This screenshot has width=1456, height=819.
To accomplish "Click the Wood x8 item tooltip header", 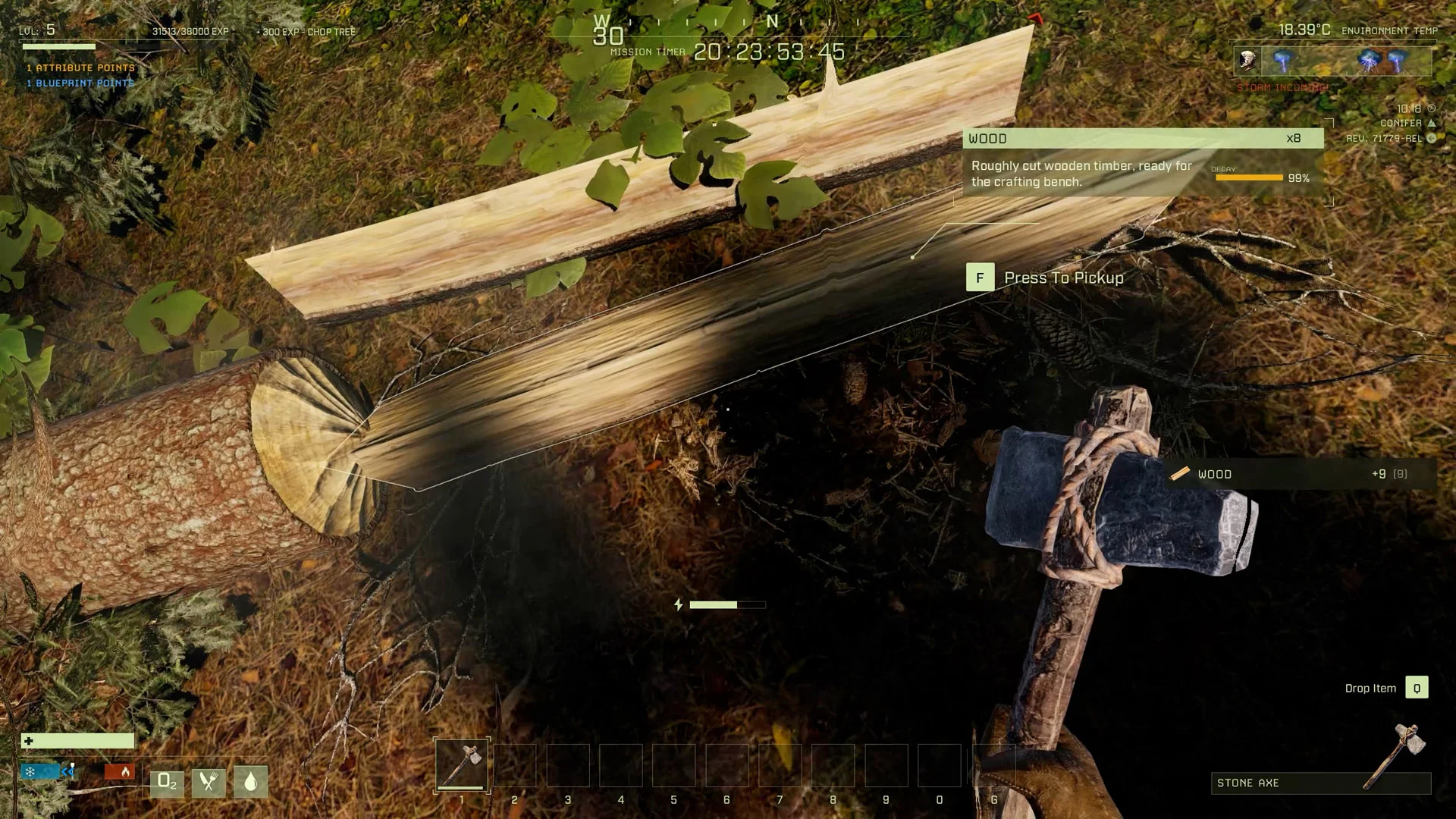I will point(1143,138).
